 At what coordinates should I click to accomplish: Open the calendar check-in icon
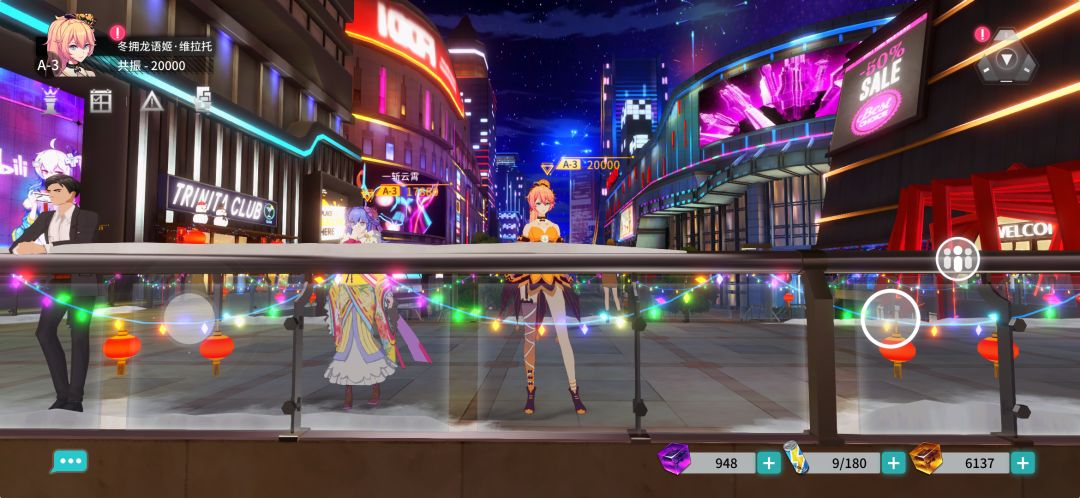click(101, 100)
